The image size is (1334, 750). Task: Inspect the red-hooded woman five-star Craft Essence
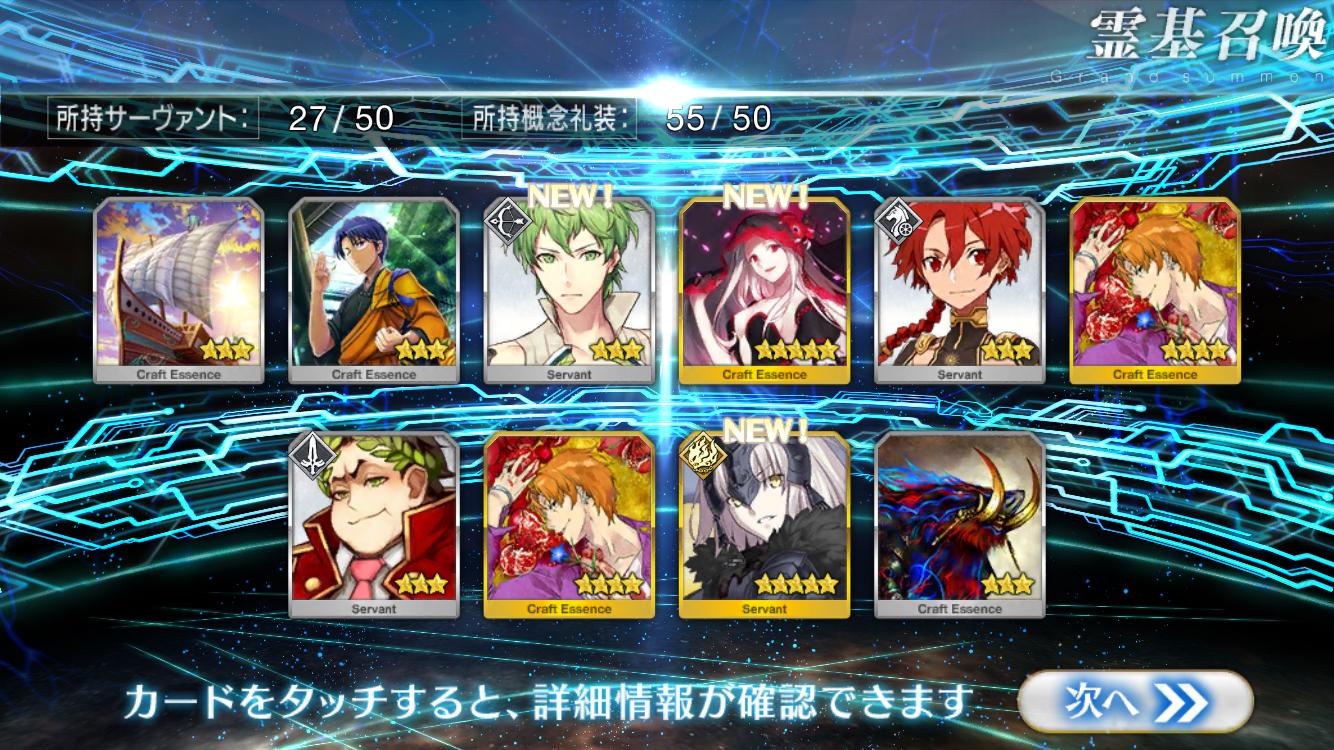pos(764,290)
